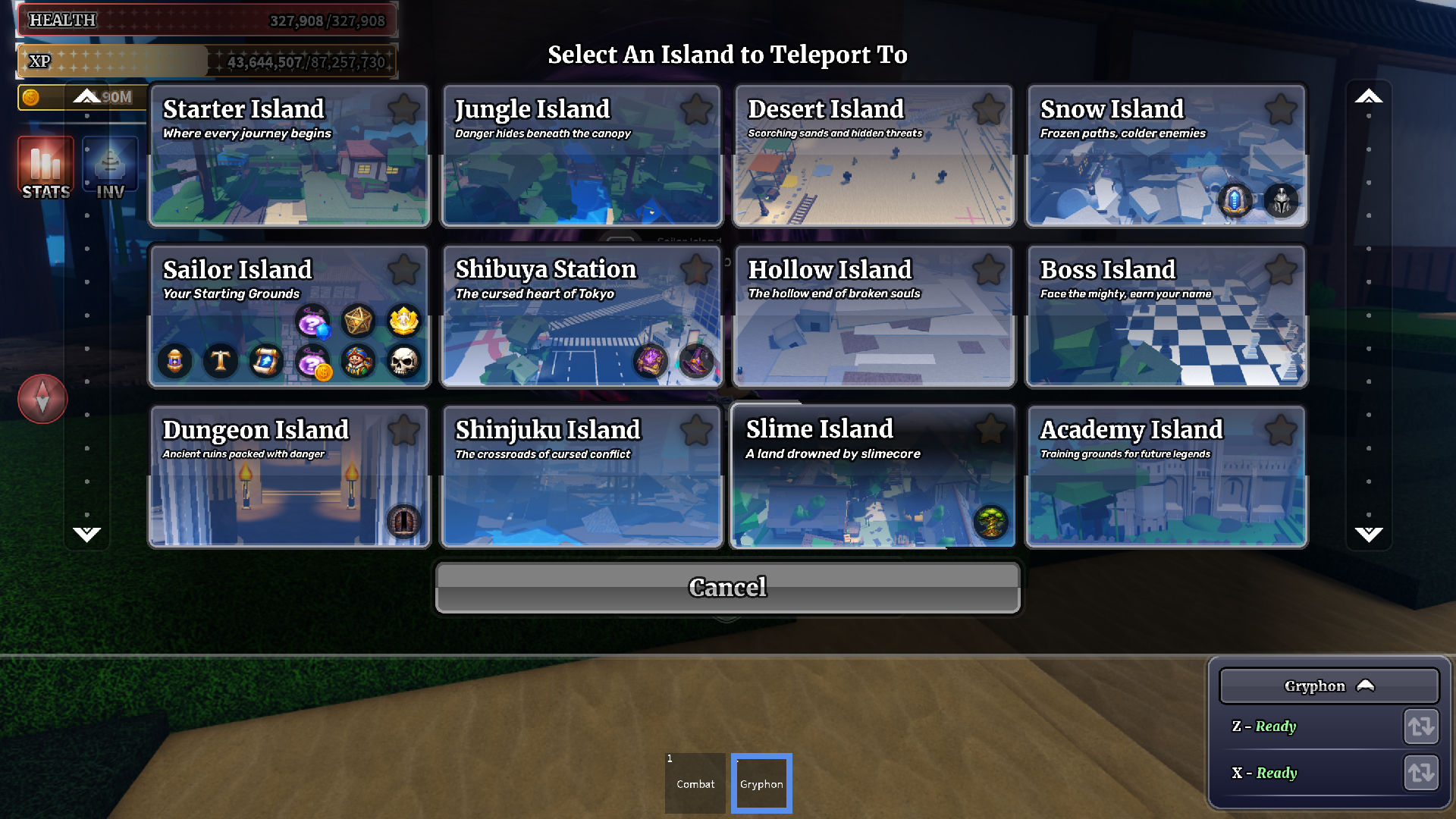The height and width of the screenshot is (819, 1456).
Task: Select the Academy Island tile
Action: [1166, 493]
